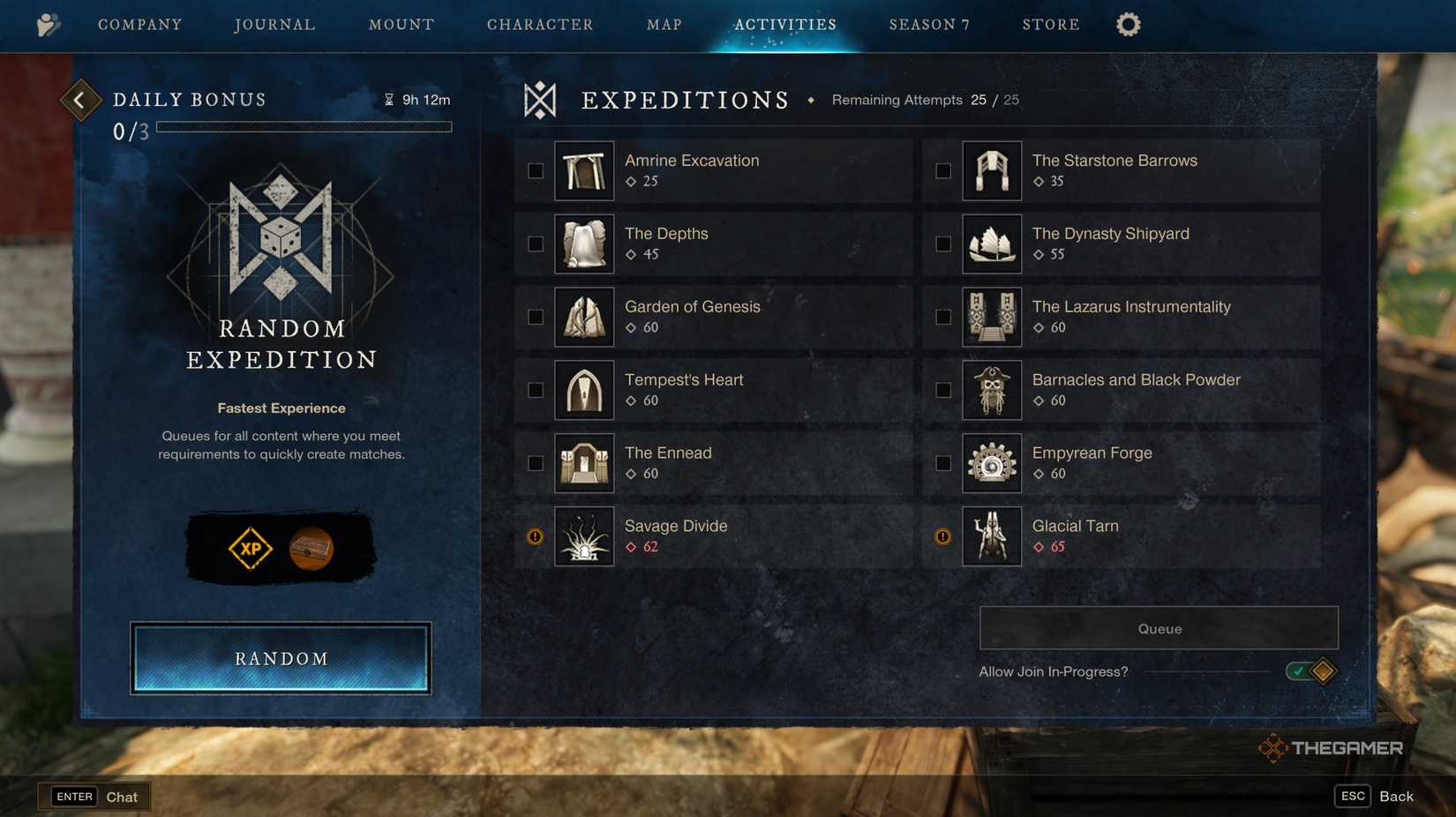Click the Random Expedition dice emblem
Viewport: 1456px width, 817px height.
tap(280, 238)
